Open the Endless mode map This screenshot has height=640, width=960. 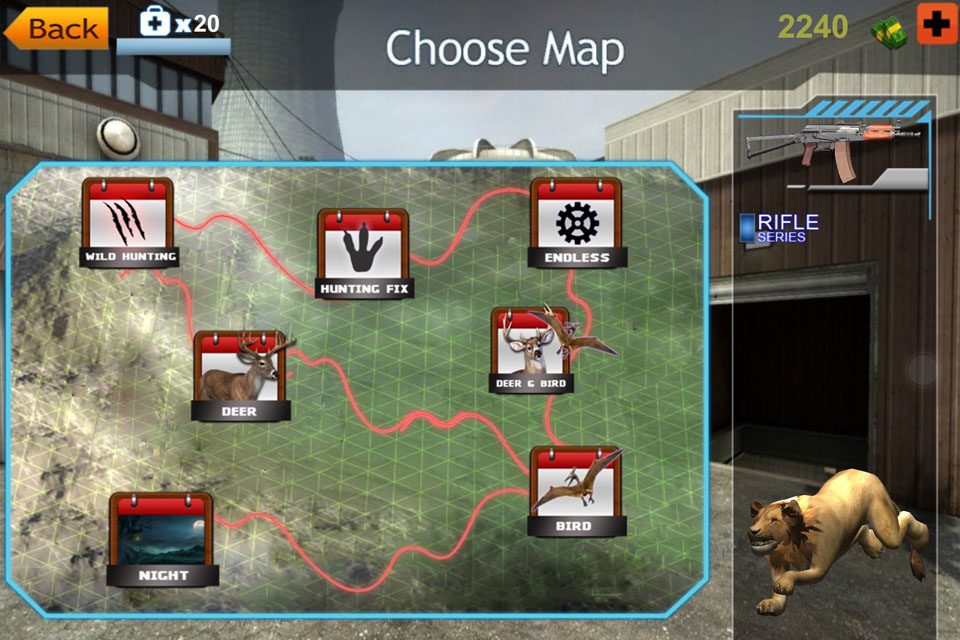(576, 222)
